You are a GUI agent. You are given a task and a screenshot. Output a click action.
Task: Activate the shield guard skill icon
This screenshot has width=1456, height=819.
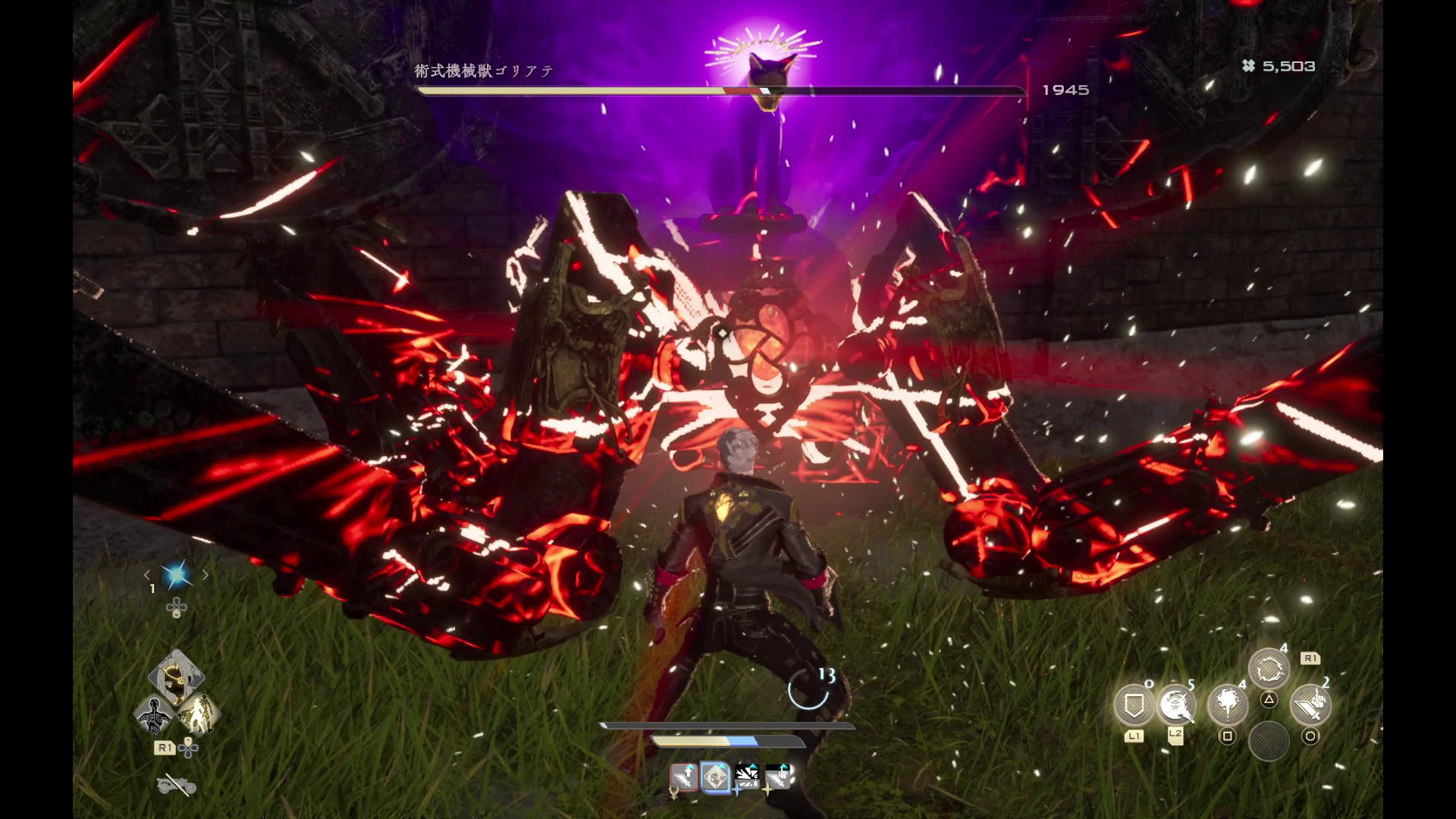[1133, 705]
